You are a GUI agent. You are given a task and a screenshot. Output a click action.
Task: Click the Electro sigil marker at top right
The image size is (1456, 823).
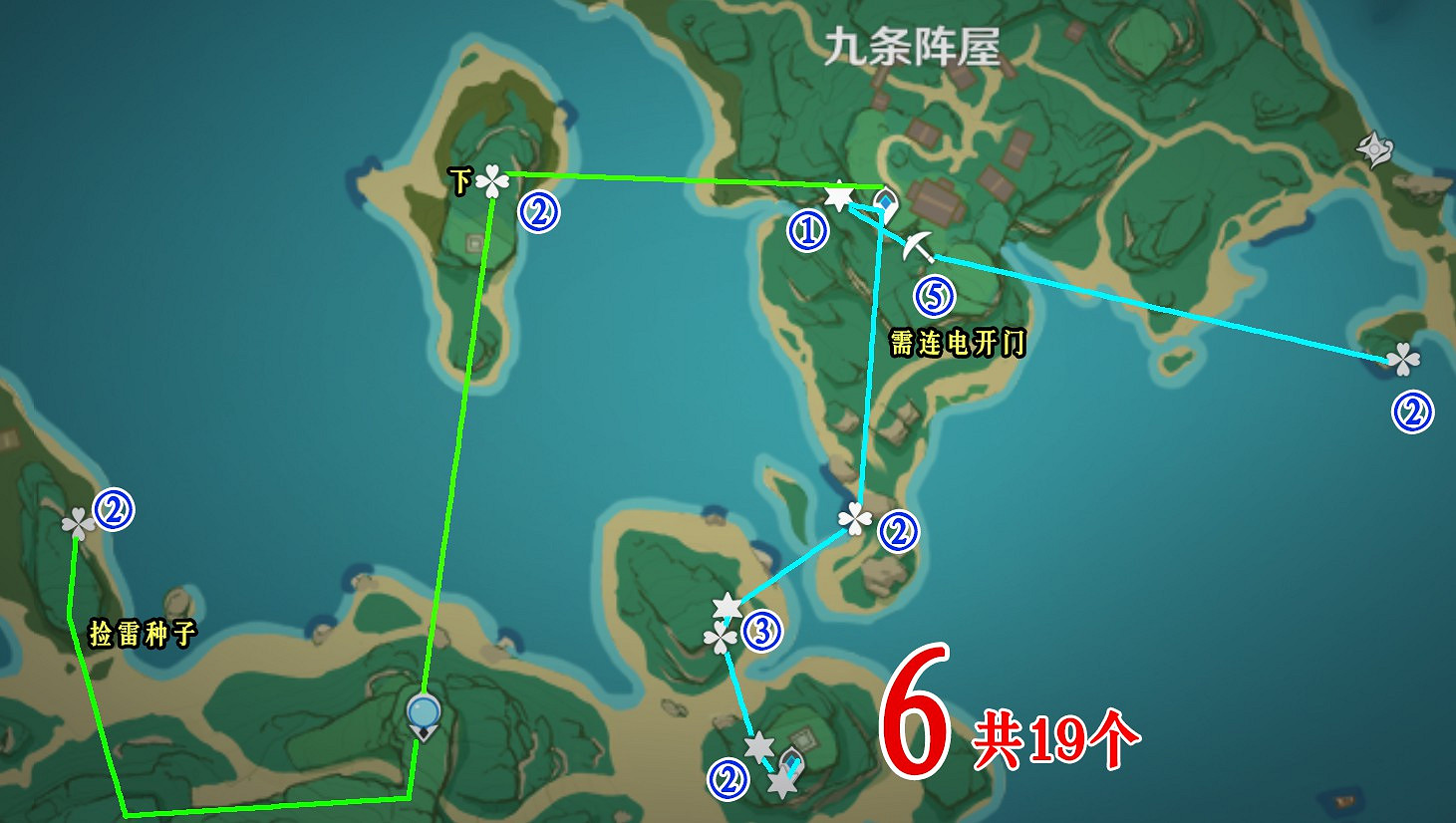point(1374,149)
